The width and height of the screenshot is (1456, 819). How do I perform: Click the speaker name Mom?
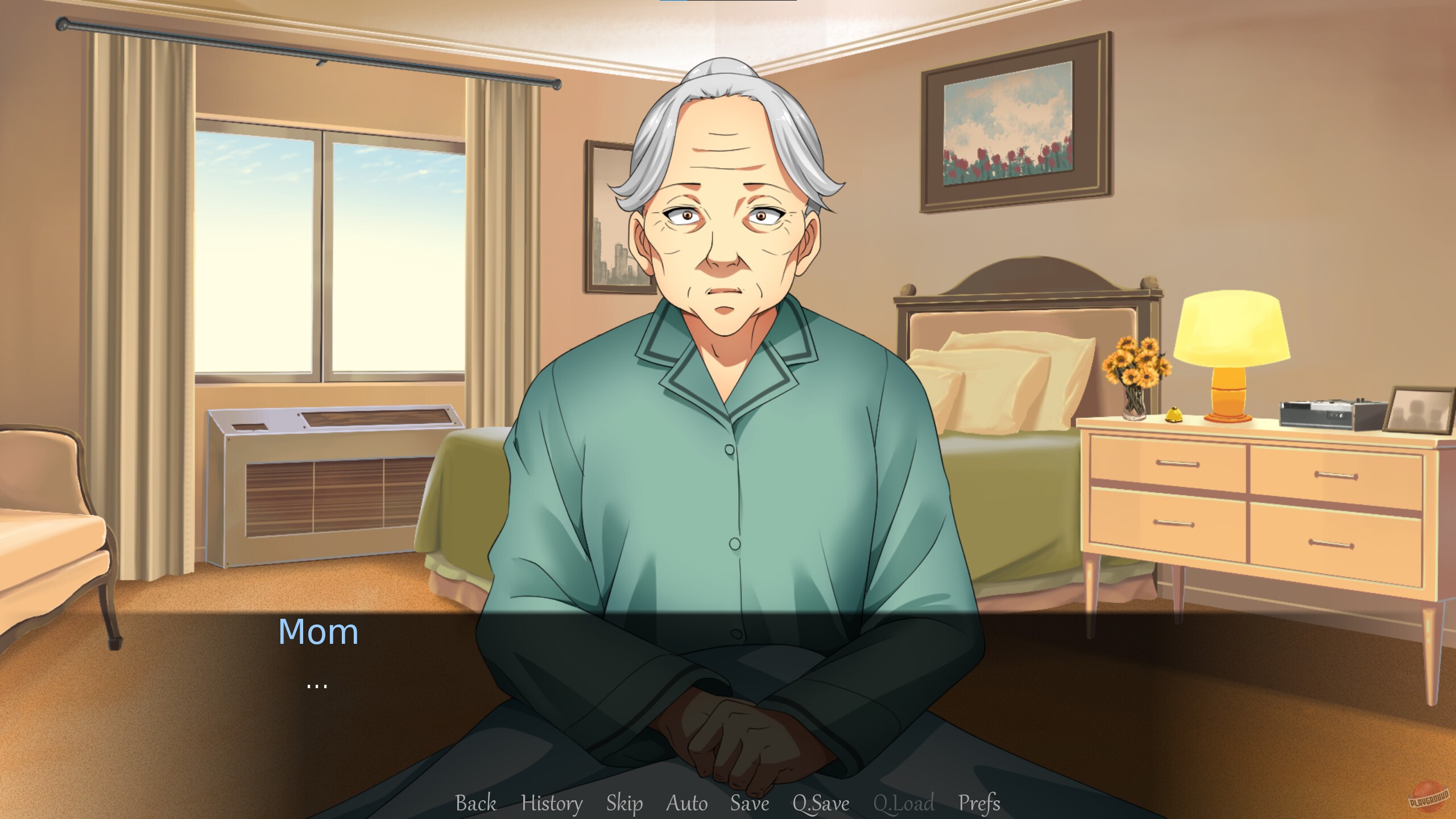click(318, 631)
